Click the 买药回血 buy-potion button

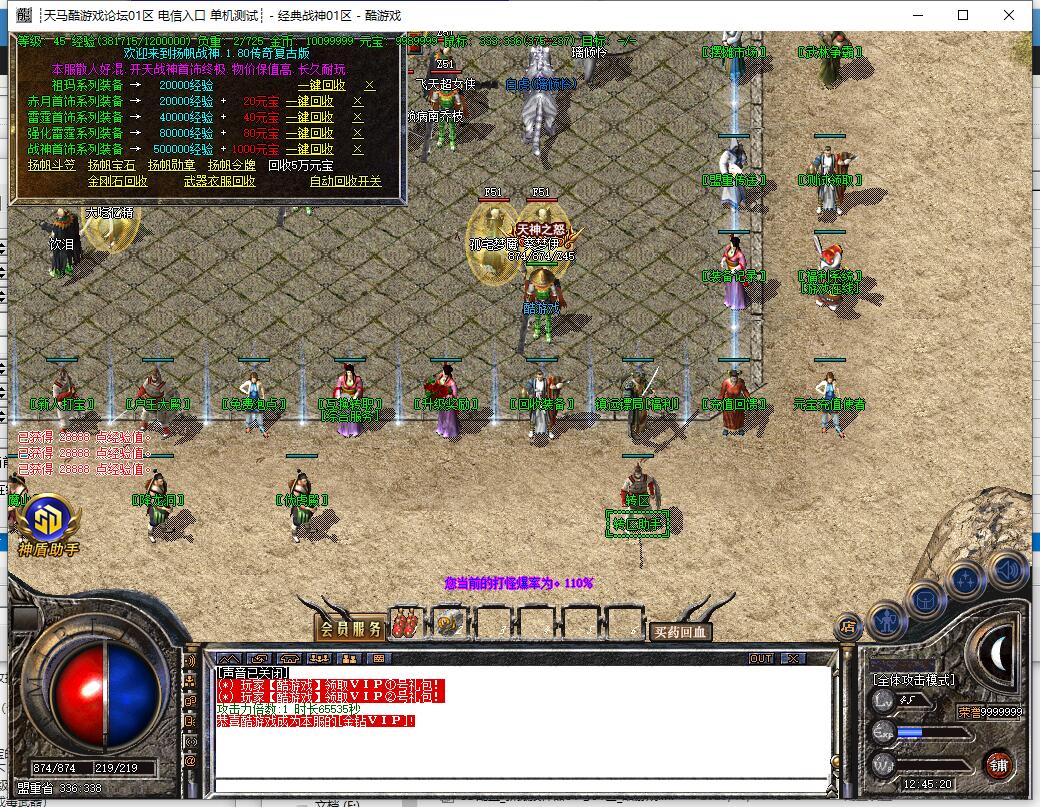pyautogui.click(x=680, y=631)
